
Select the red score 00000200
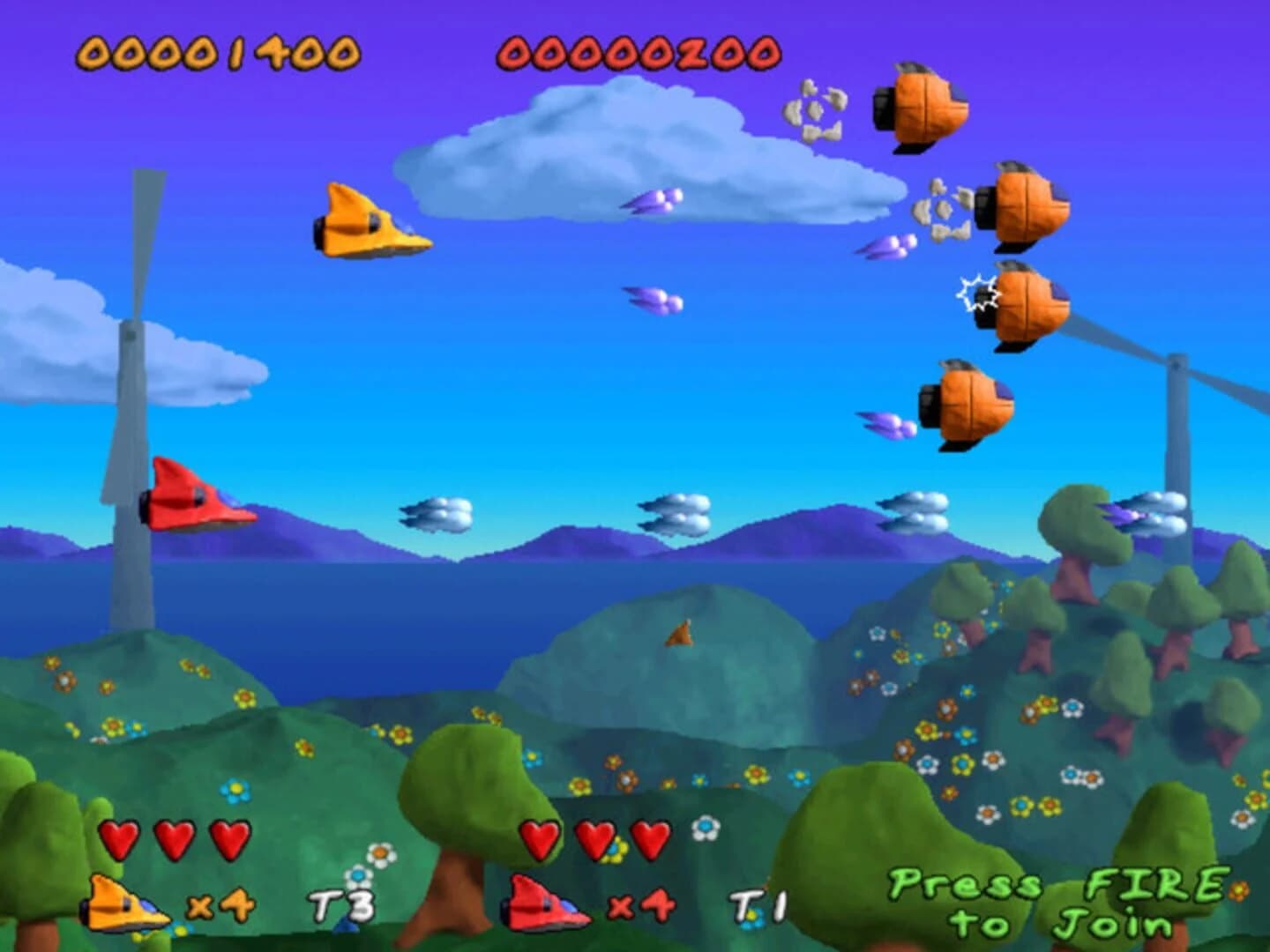click(x=638, y=53)
